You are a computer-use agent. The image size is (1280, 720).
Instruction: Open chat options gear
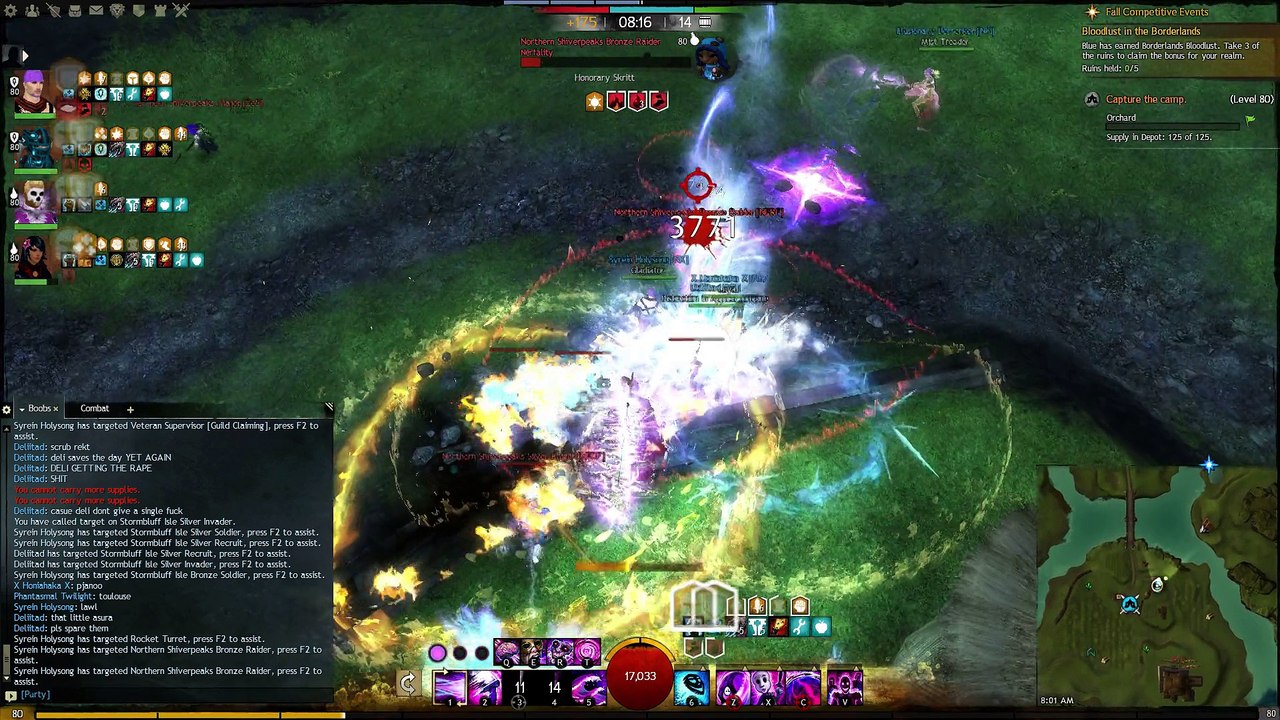[7, 409]
